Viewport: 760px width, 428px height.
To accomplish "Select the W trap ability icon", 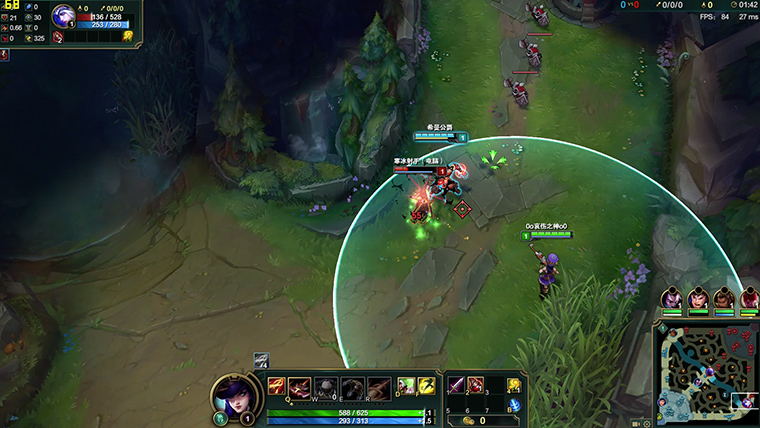I will (x=326, y=387).
